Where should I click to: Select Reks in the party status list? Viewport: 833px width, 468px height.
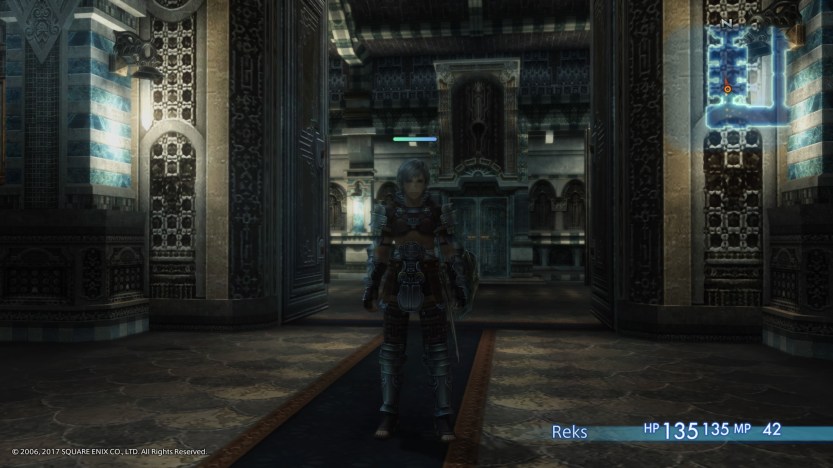pyautogui.click(x=569, y=432)
